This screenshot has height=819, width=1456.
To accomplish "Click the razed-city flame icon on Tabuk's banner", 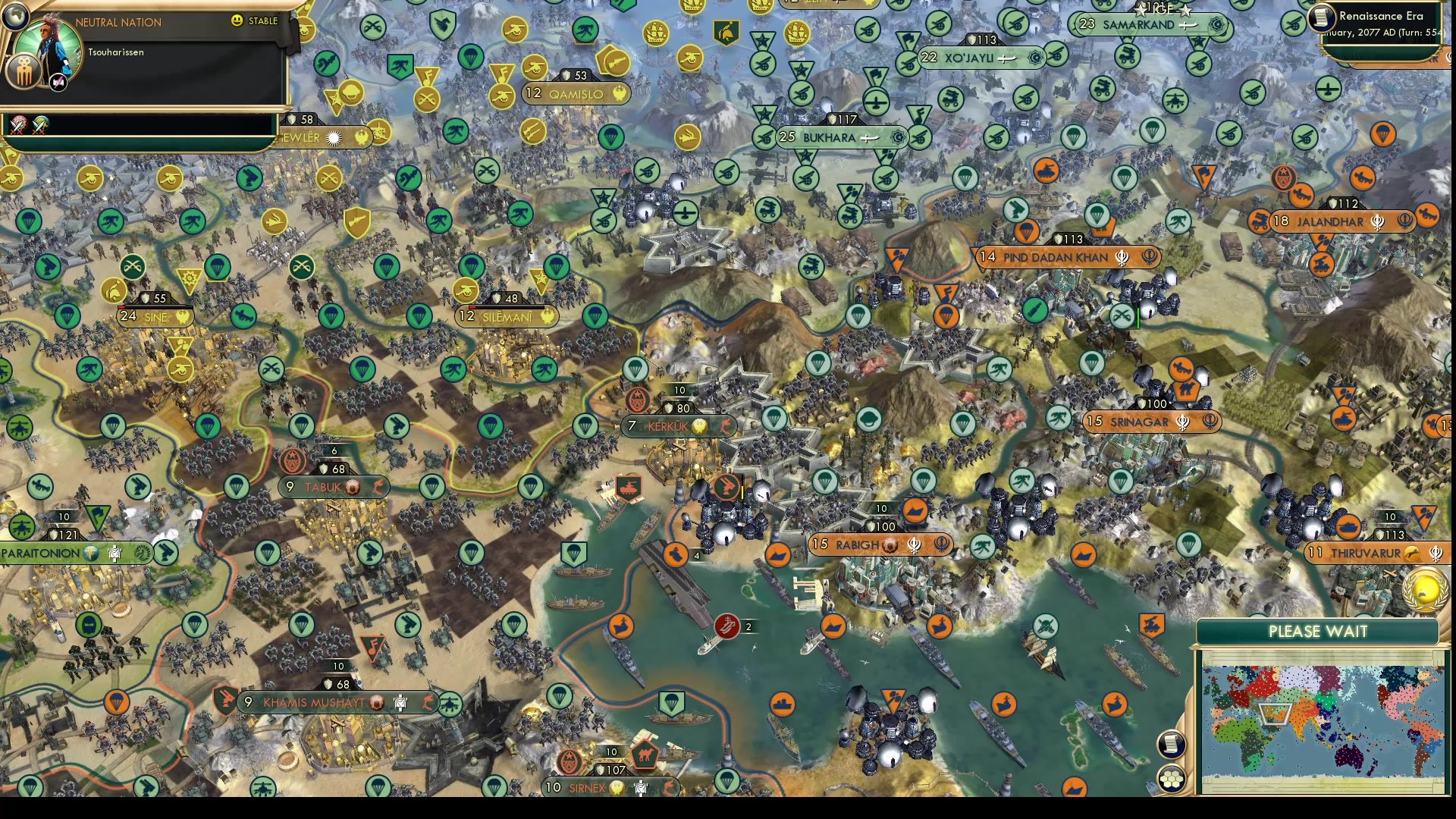I will click(x=378, y=488).
